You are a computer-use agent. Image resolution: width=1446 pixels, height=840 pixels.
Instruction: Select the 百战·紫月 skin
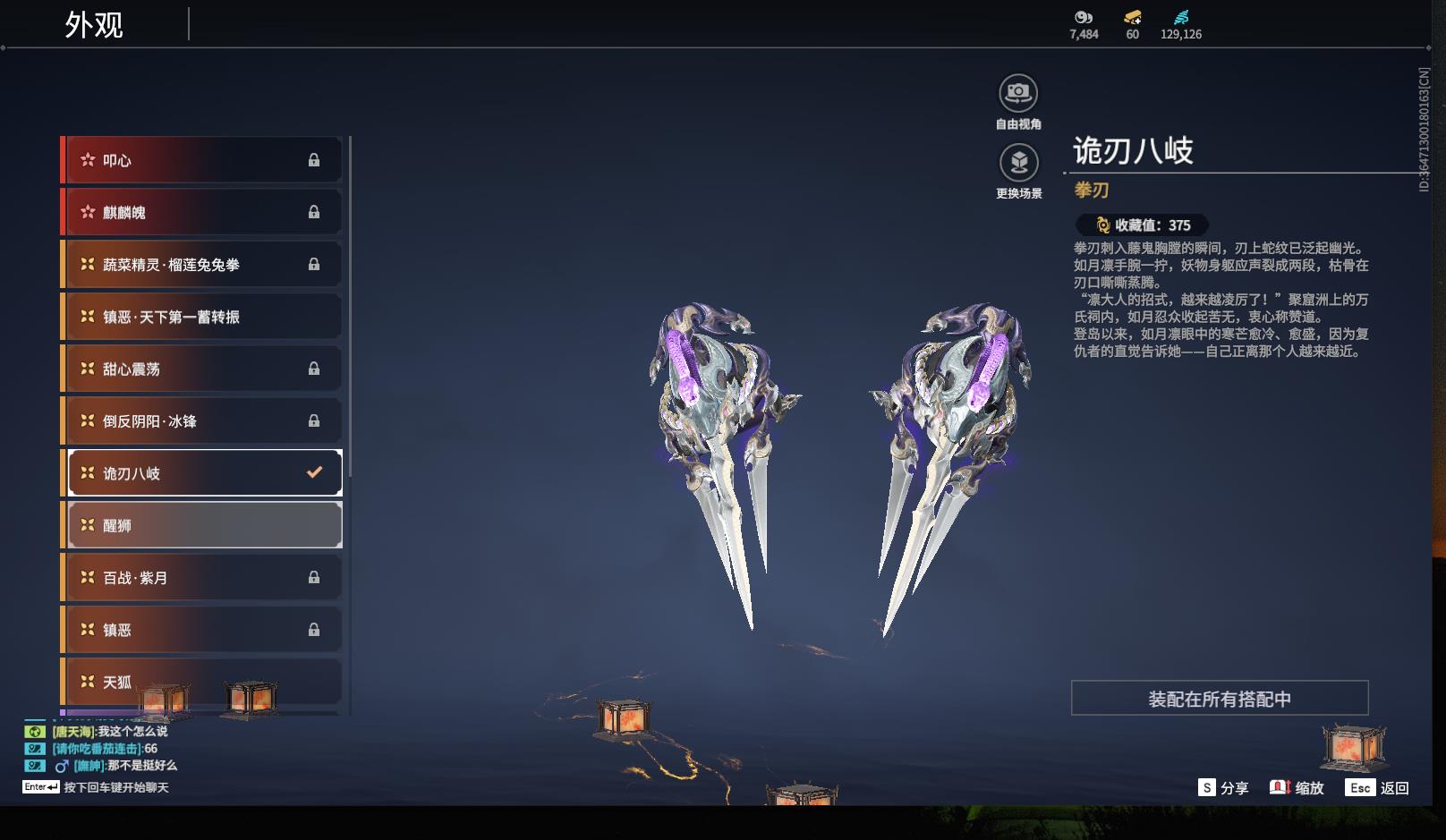coord(202,578)
